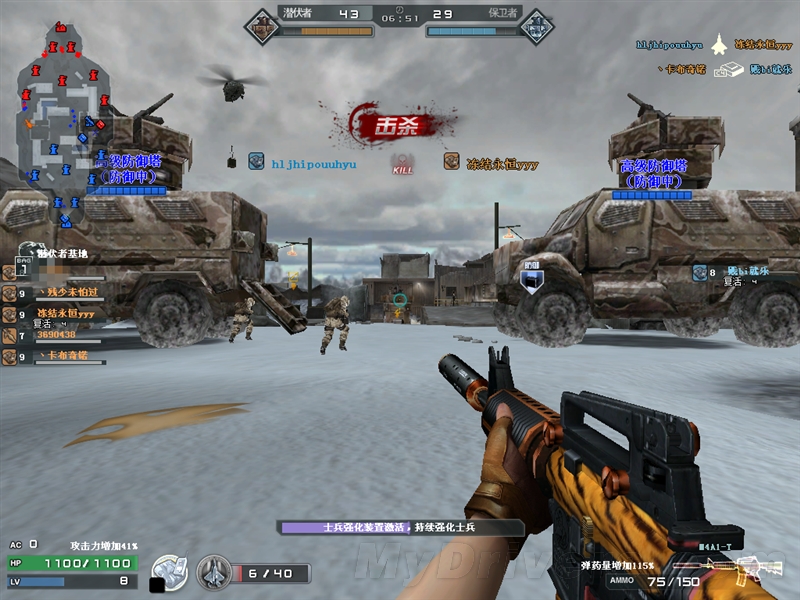
Task: Activate the fighter jet airstrike skill
Action: [214, 573]
